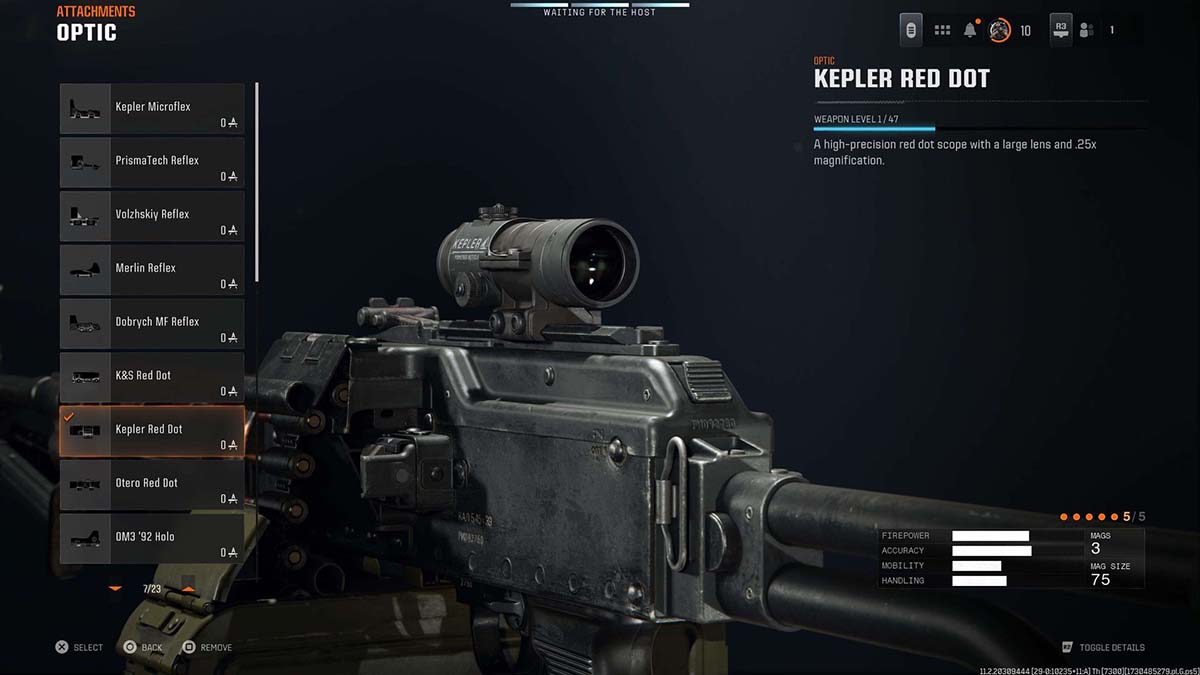
Task: Click the highlighted Kepler Red Dot row
Action: (x=152, y=431)
